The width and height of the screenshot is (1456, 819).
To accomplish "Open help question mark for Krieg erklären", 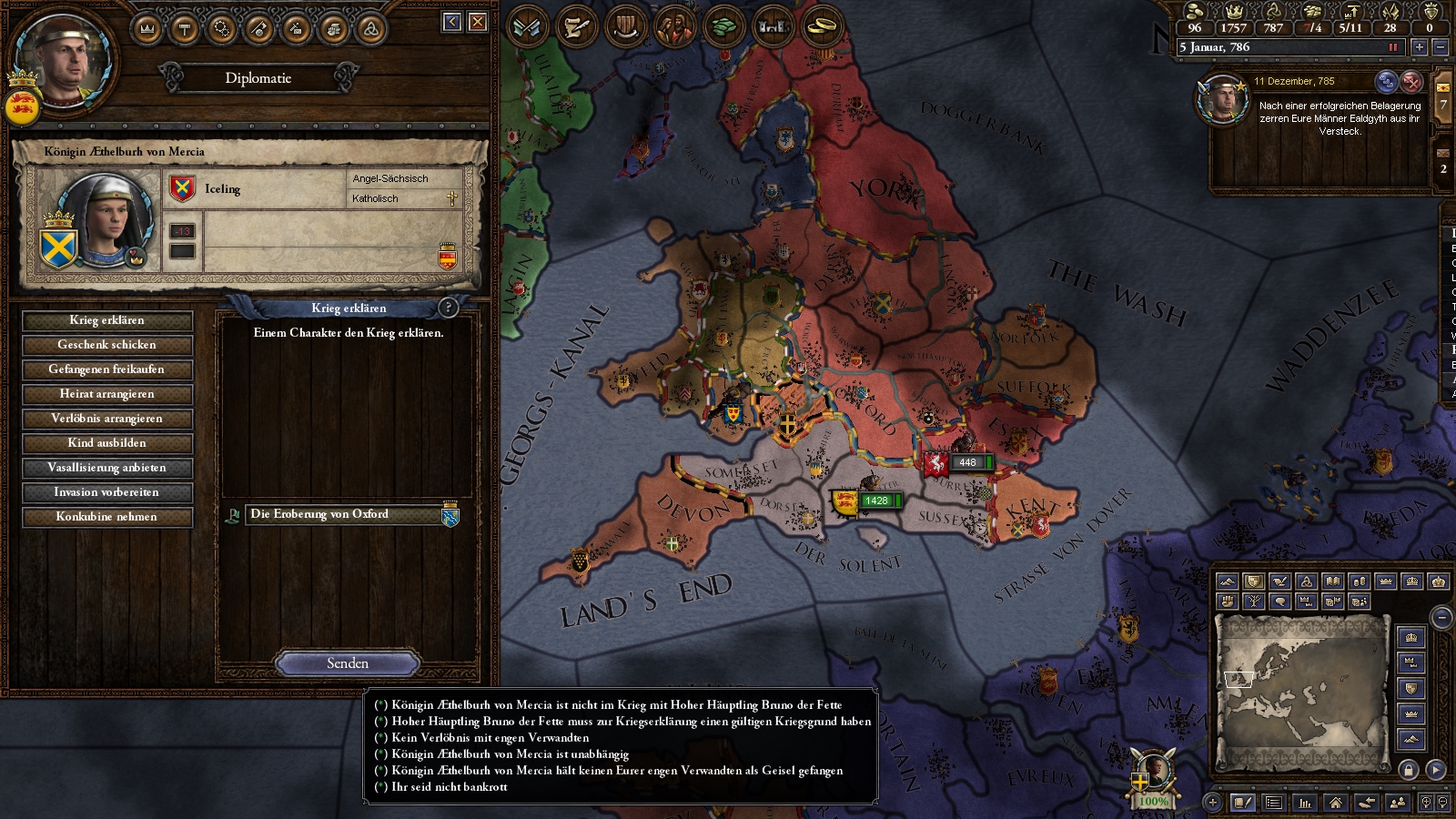I will pos(448,308).
